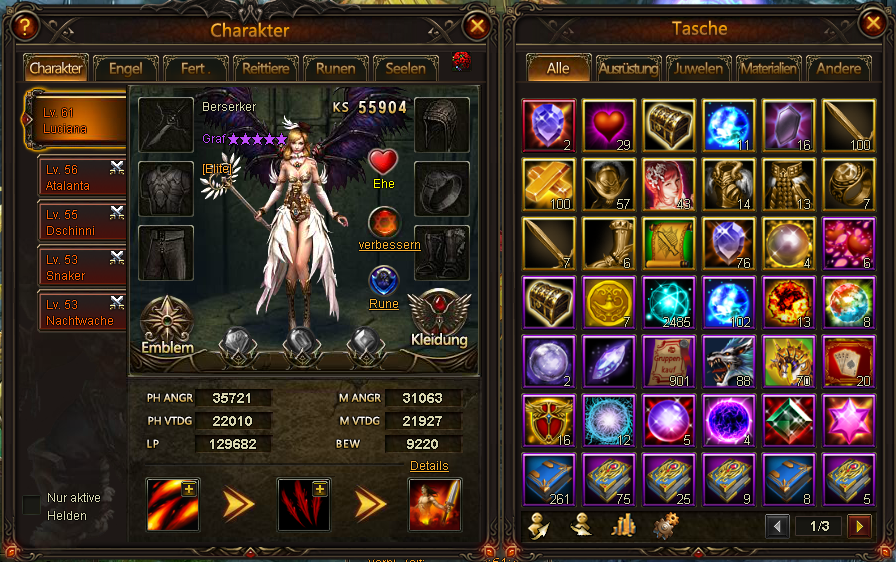Open the Kleidung clothing button
The image size is (896, 562).
(x=440, y=320)
